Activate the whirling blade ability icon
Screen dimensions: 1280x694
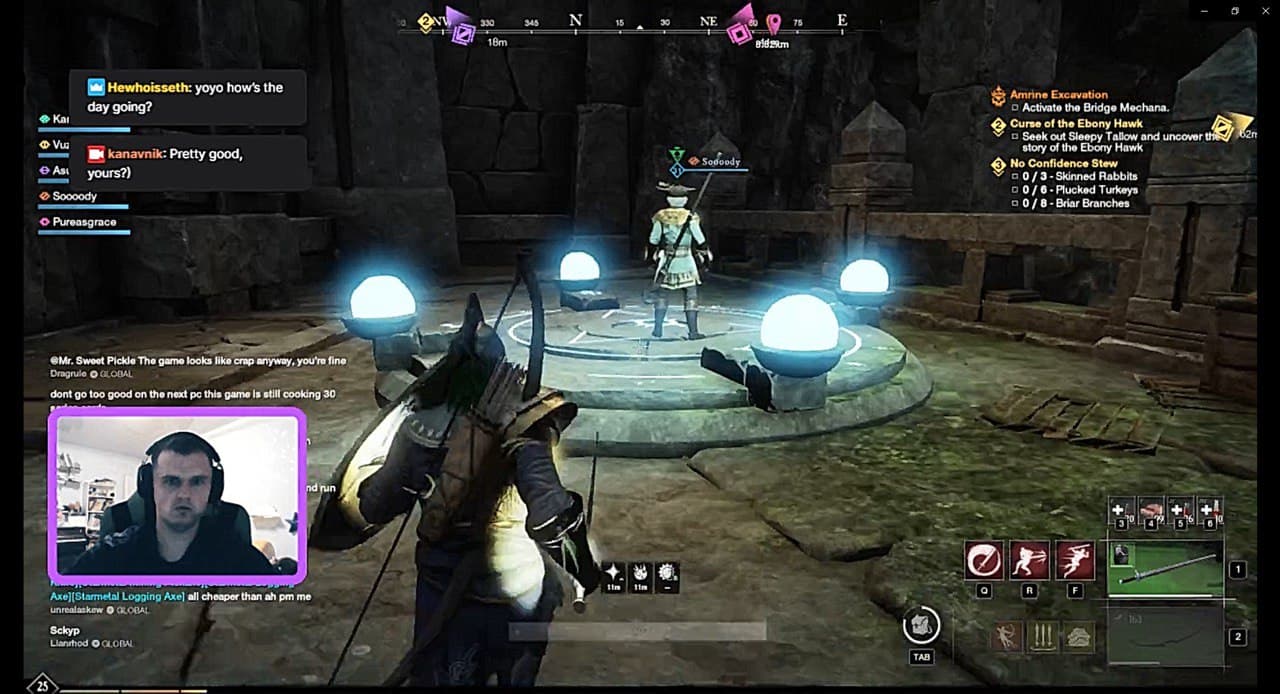point(984,560)
